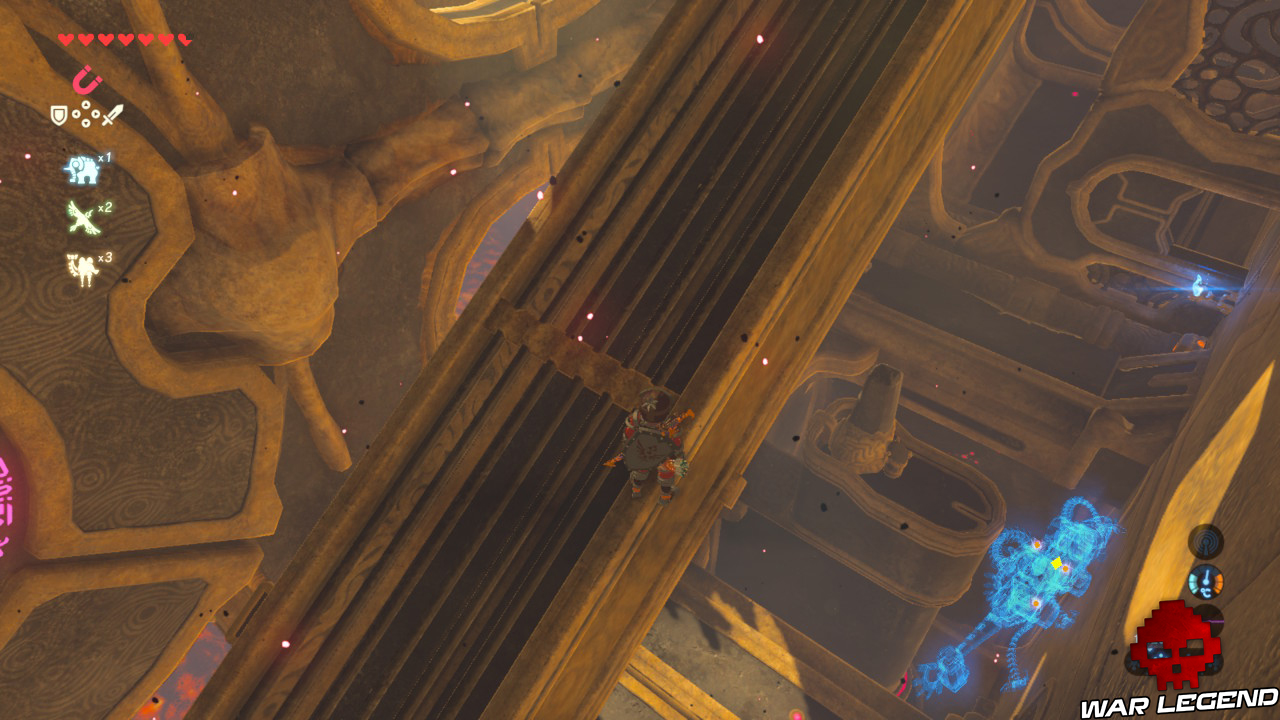Image resolution: width=1280 pixels, height=720 pixels.
Task: Expand the needle dial on the temperature gauge
Action: 1207,577
